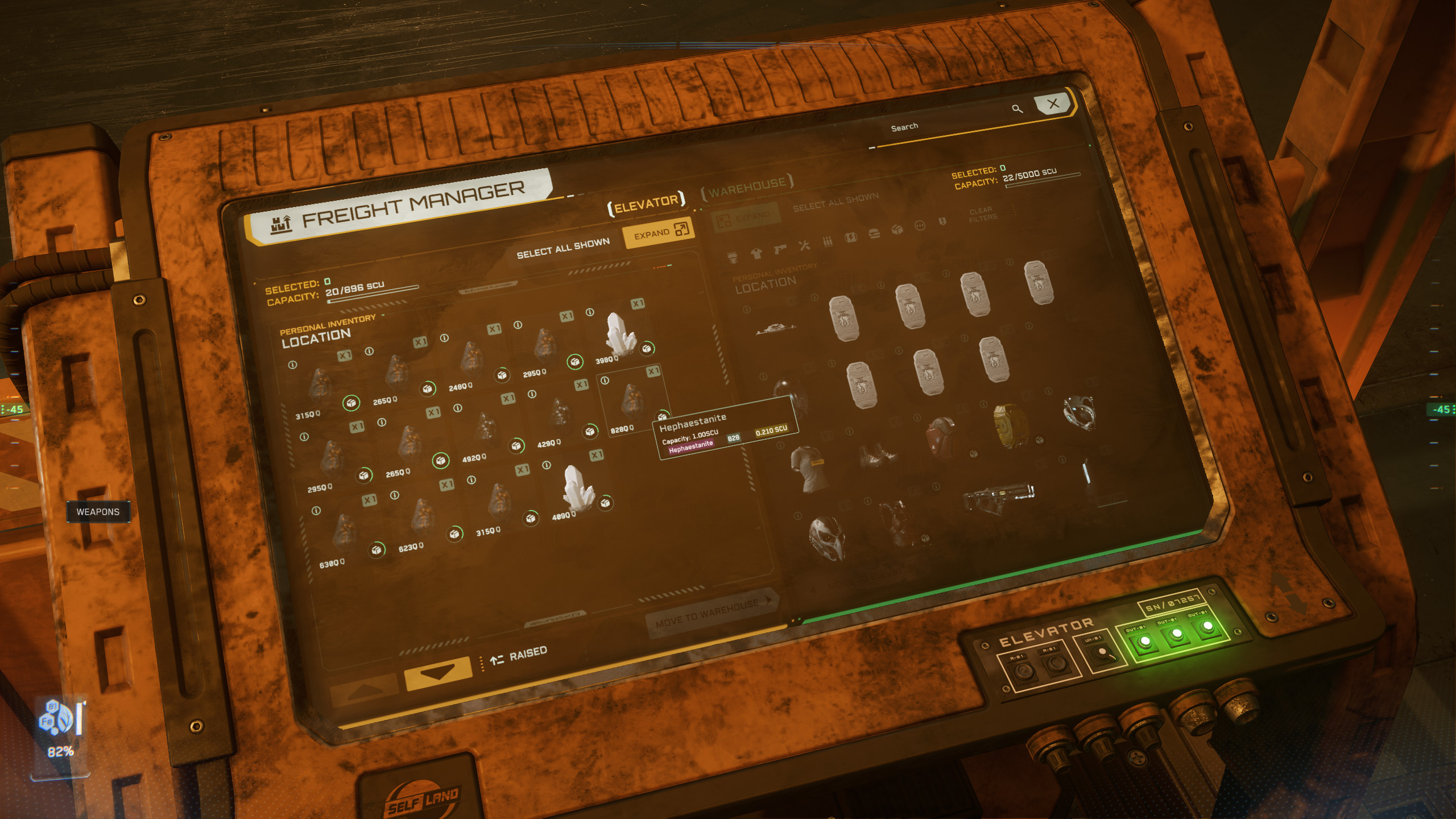Select all shown elevator items

pyautogui.click(x=562, y=248)
